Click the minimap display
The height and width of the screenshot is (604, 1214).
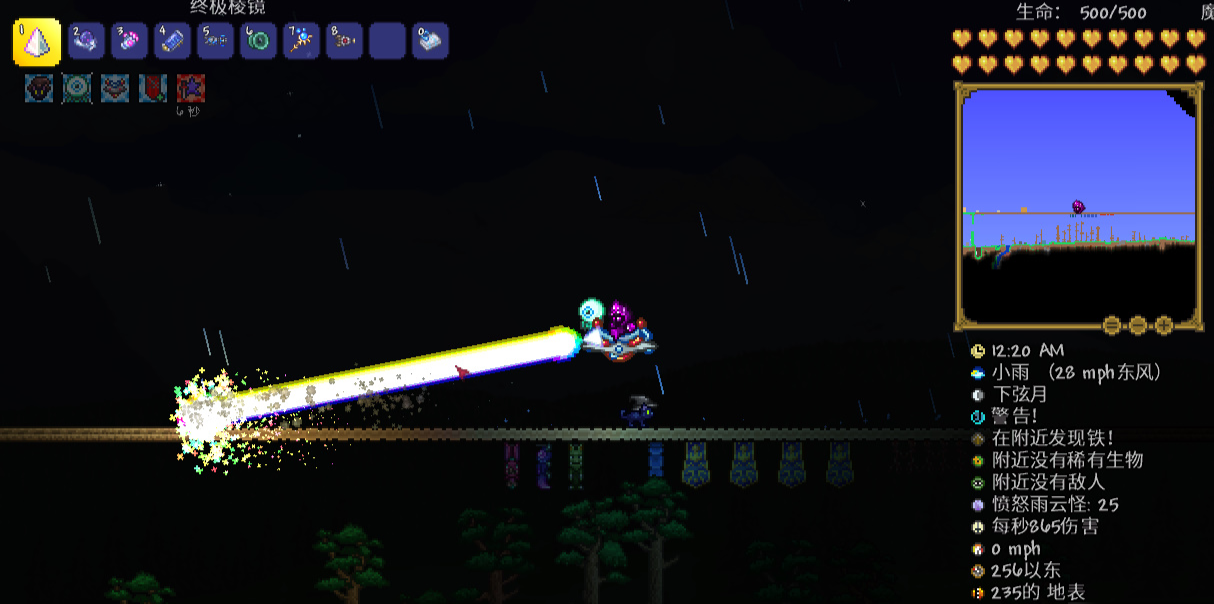tap(1078, 205)
